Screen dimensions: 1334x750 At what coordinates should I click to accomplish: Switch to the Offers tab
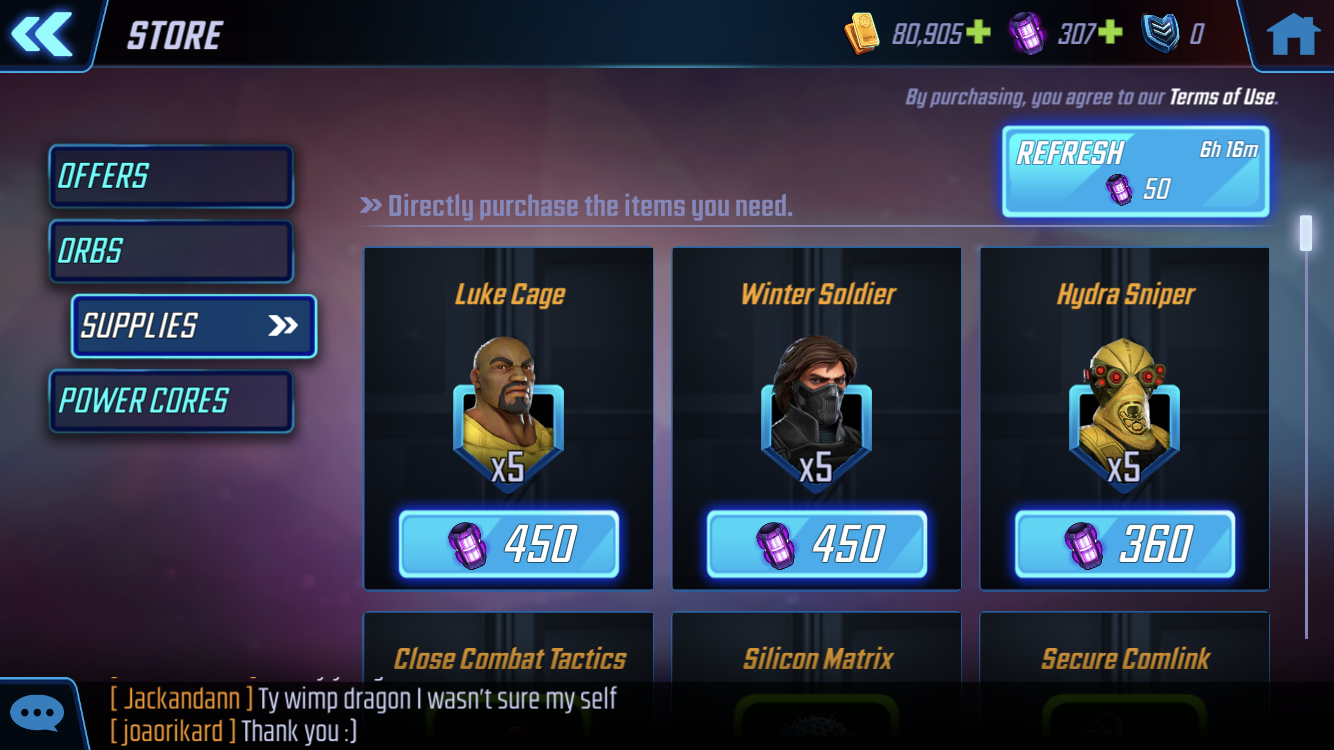point(171,177)
